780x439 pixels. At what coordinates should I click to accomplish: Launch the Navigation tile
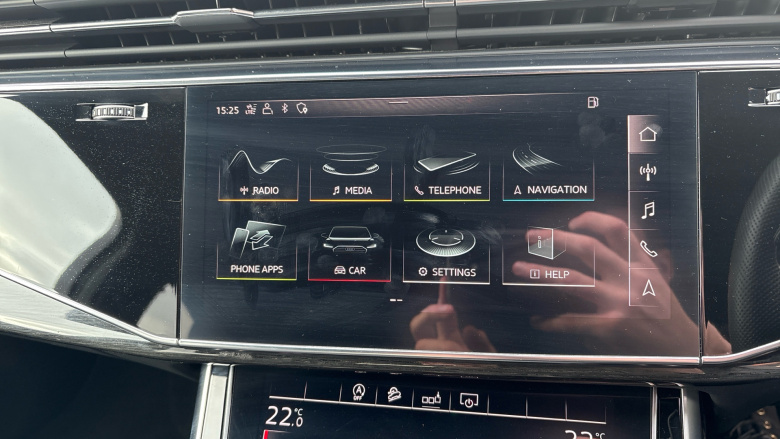click(x=548, y=175)
